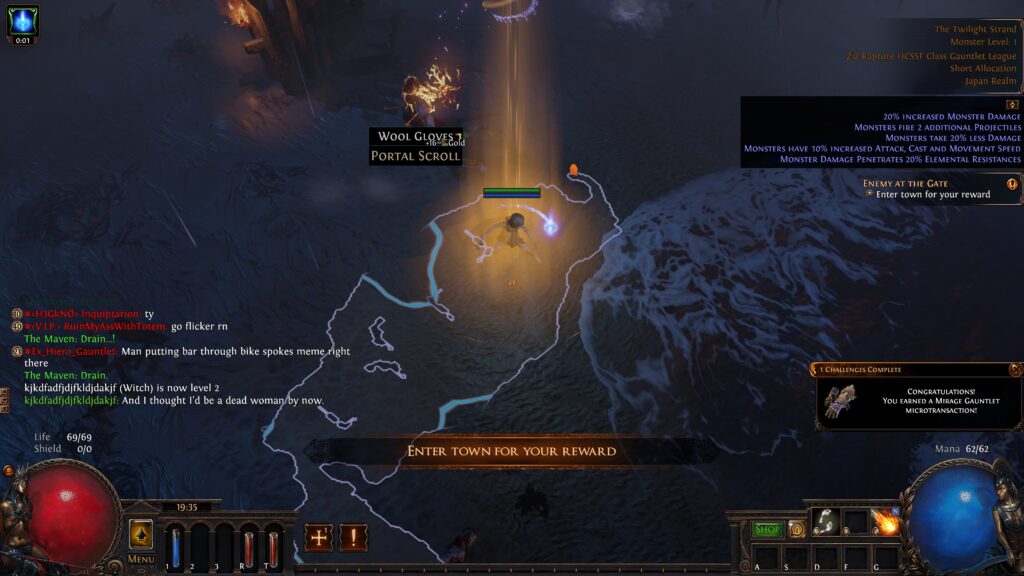Open the green Shop button
This screenshot has height=576, width=1024.
point(767,529)
